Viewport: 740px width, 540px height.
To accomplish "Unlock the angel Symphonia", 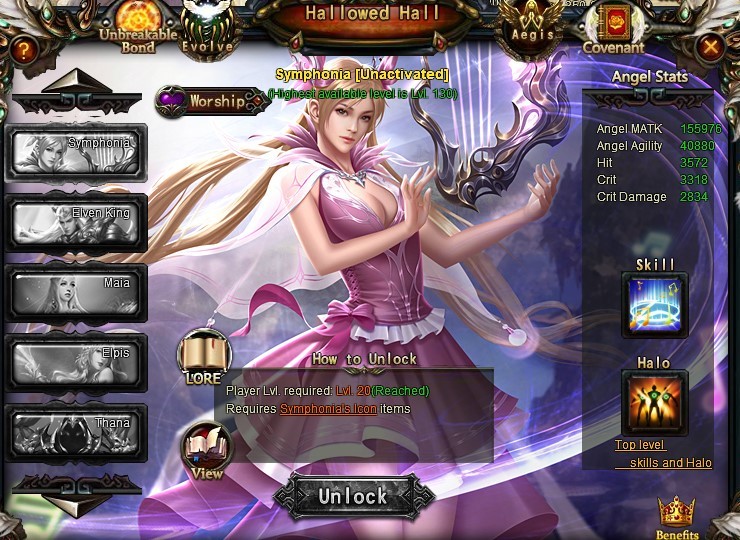I will (353, 496).
